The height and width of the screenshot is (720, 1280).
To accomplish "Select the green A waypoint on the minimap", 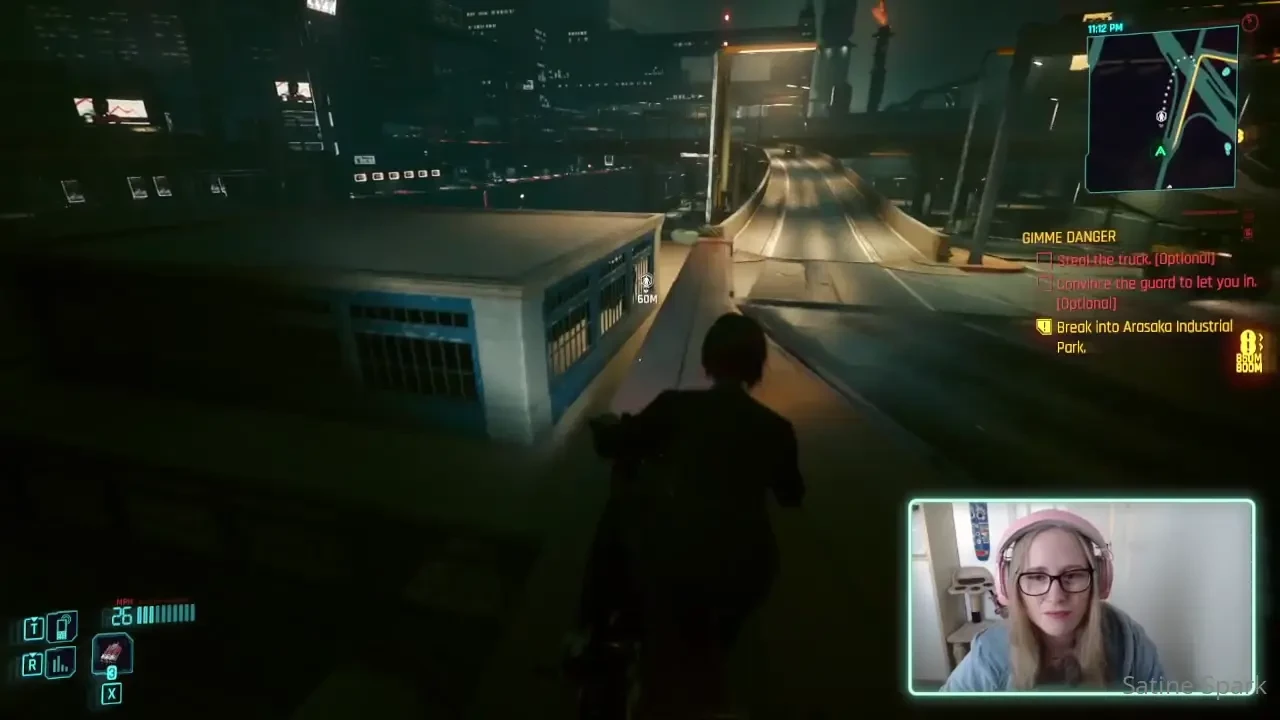I will pos(1160,150).
